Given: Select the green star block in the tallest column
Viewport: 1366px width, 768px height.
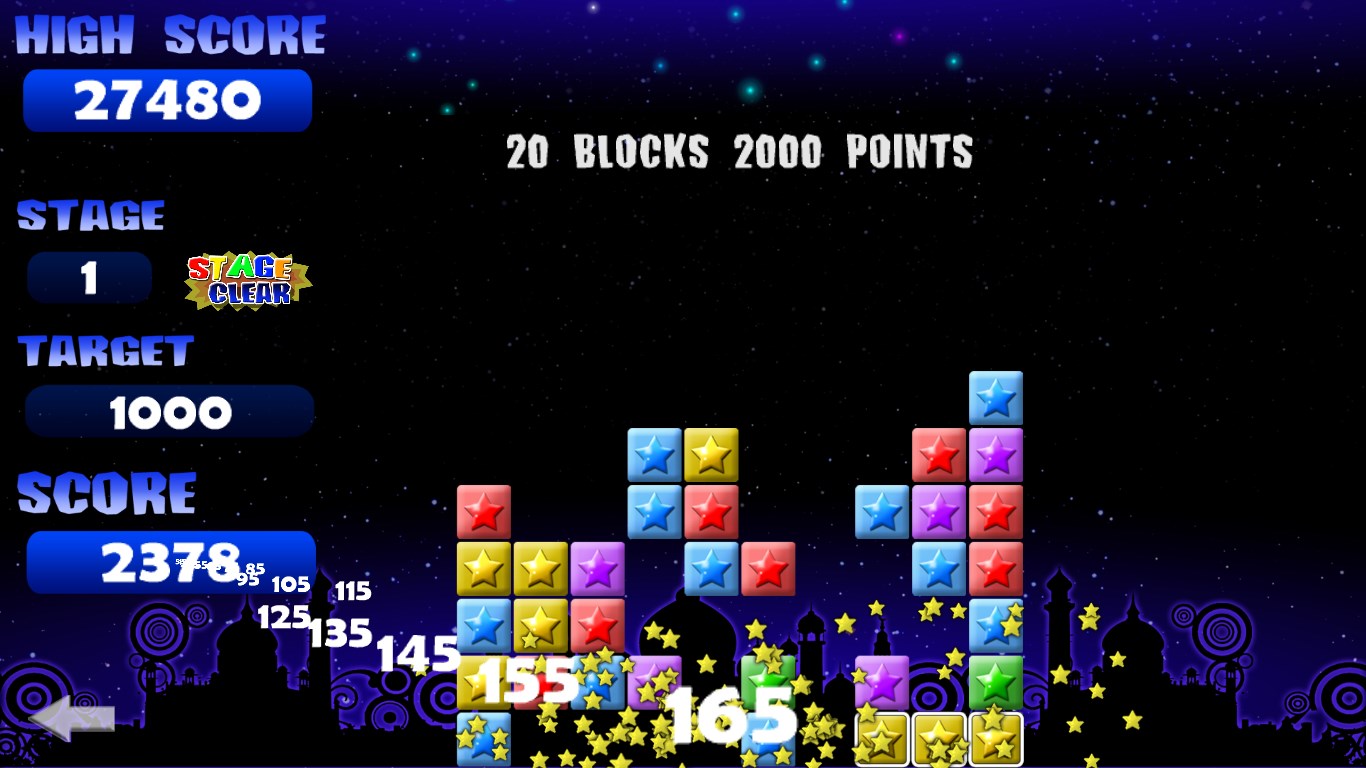Looking at the screenshot, I should (996, 683).
